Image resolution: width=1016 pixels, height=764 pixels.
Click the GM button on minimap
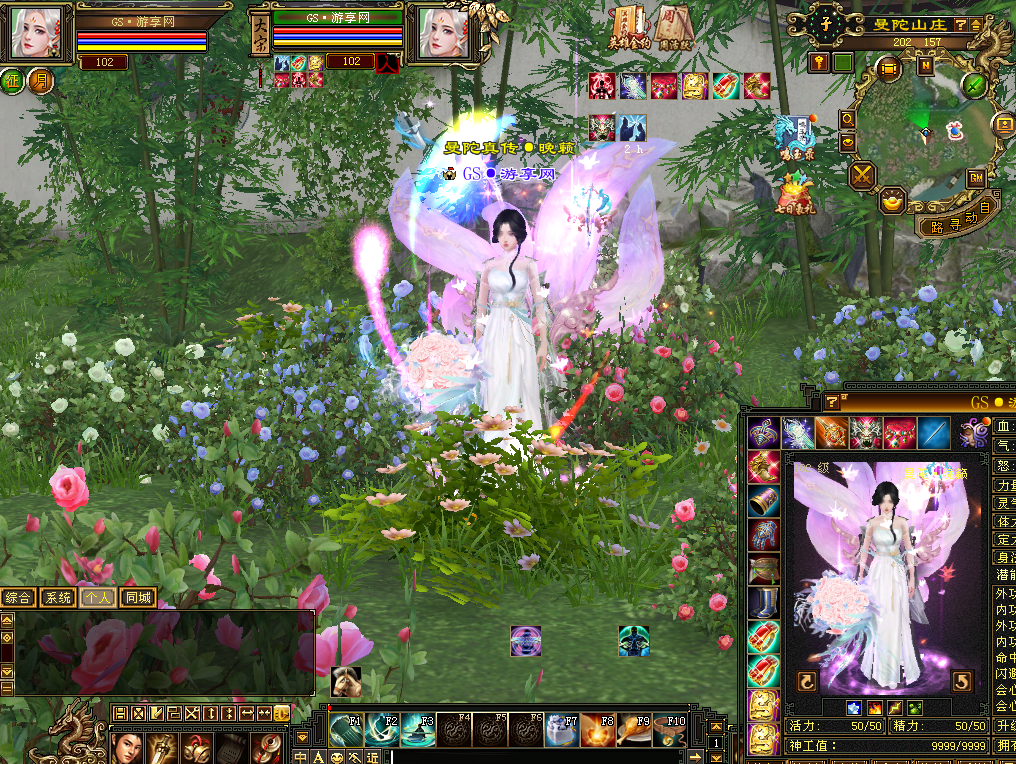(975, 178)
